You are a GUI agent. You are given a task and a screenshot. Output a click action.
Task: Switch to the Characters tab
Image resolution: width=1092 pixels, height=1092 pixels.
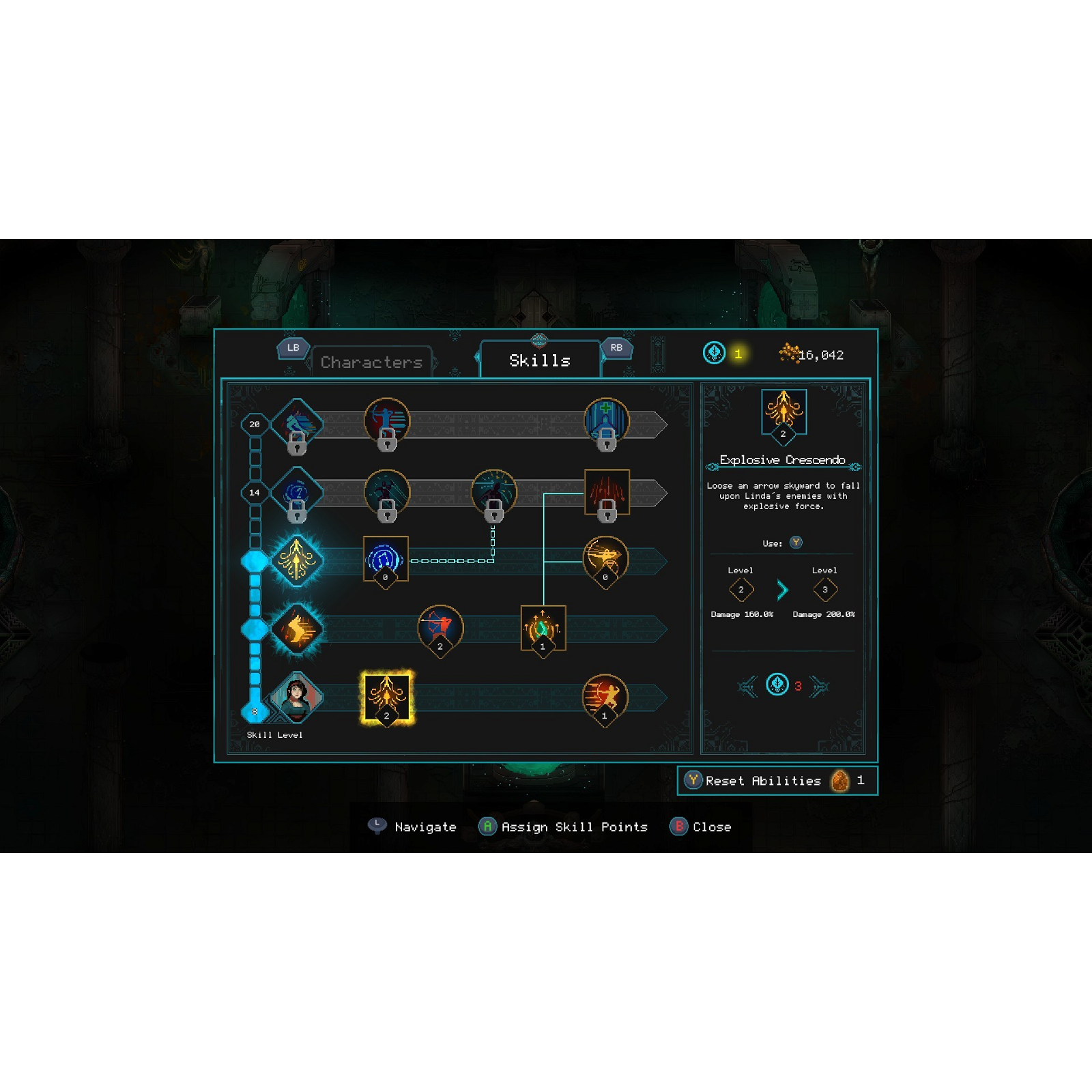click(373, 362)
